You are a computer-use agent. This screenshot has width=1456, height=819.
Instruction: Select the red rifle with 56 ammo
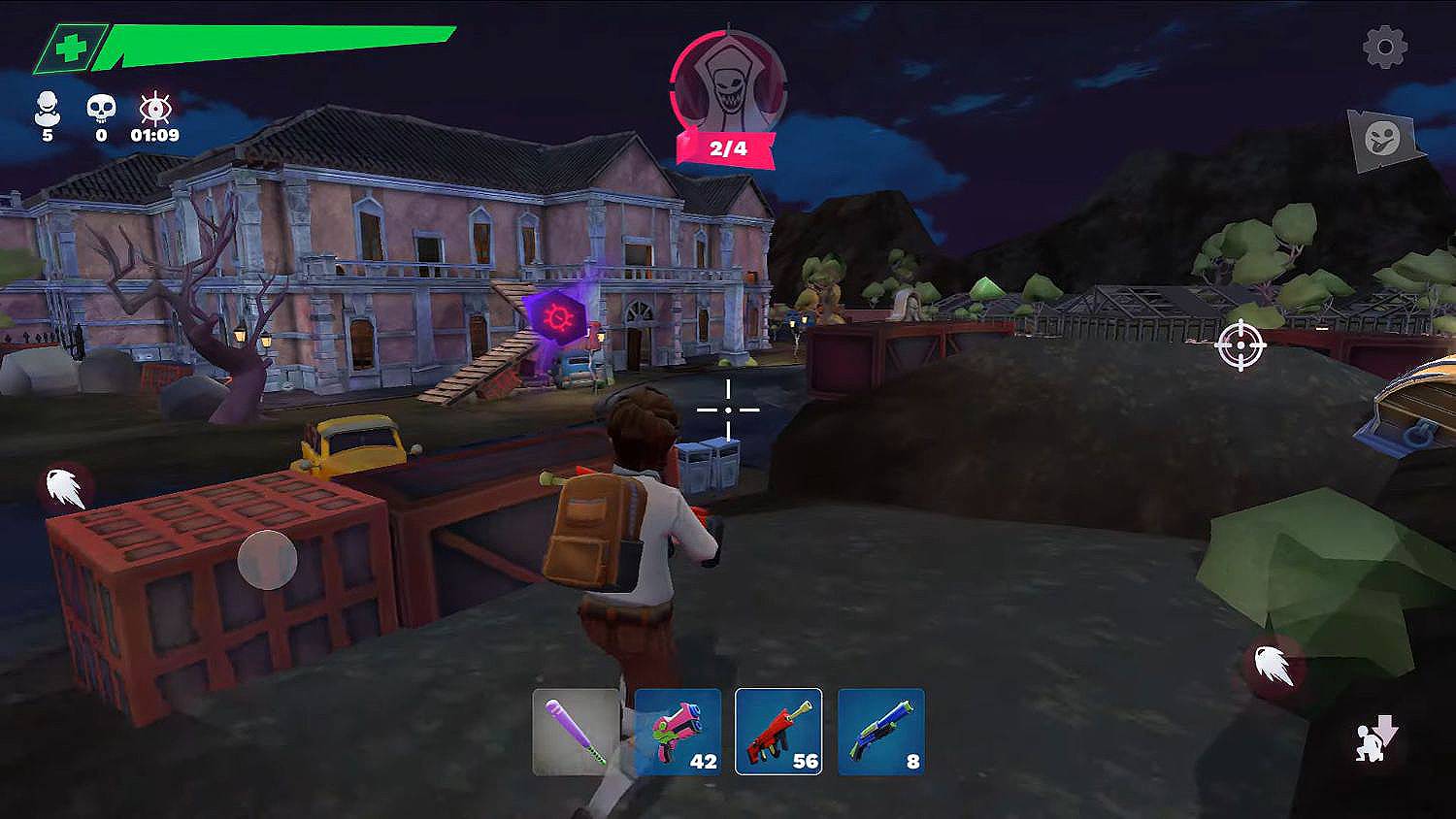click(778, 732)
